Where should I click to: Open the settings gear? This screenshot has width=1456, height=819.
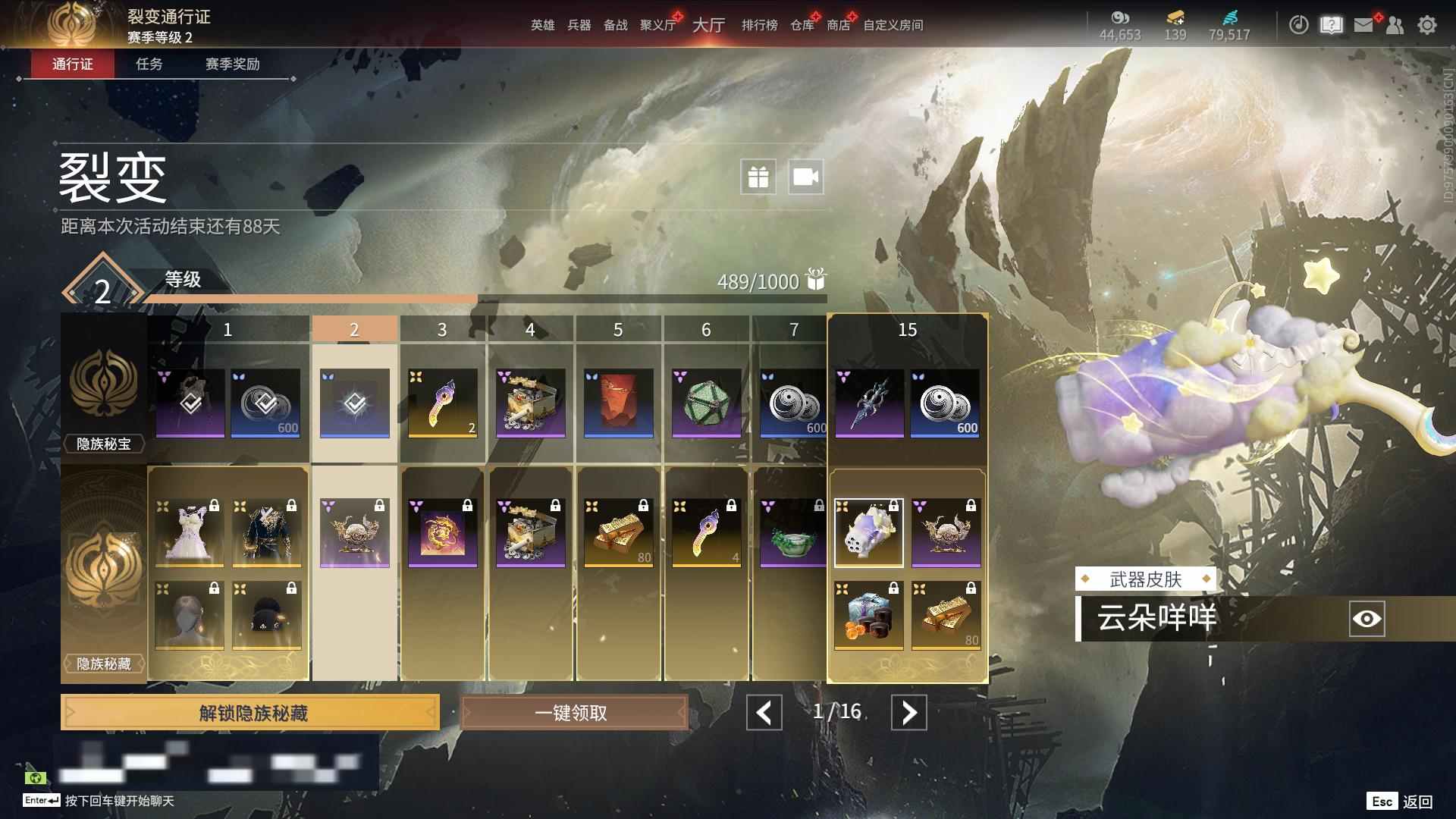1427,25
